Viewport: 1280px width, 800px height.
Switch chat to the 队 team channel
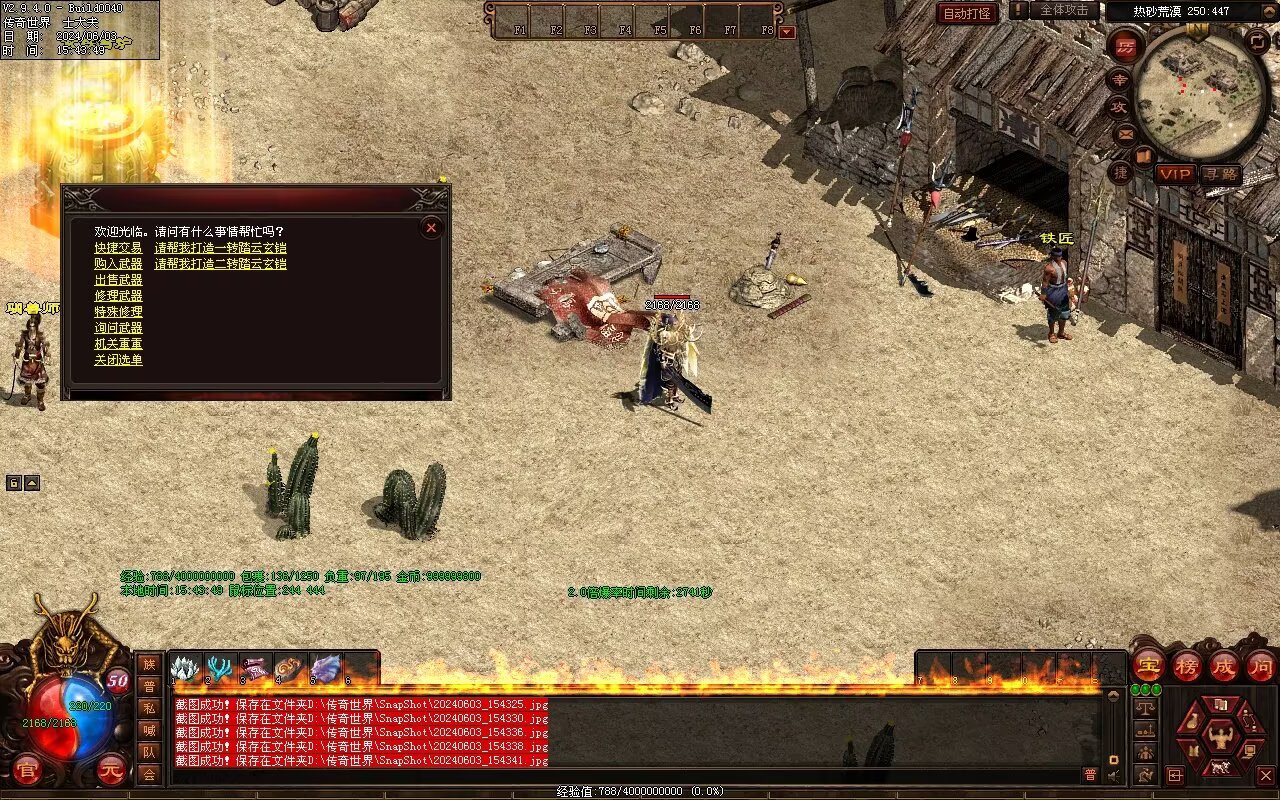(148, 752)
